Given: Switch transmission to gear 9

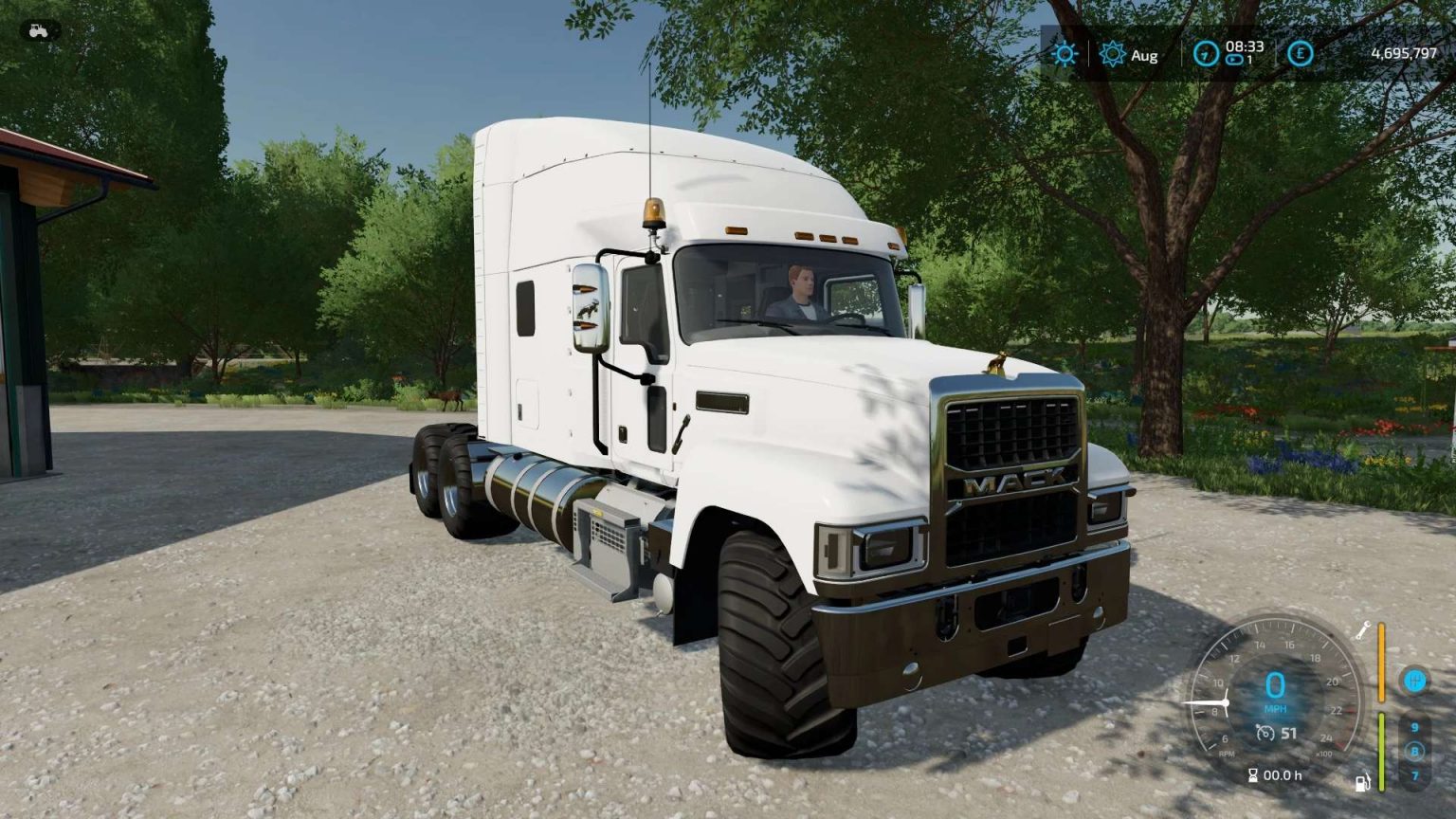Looking at the screenshot, I should coord(1414,727).
